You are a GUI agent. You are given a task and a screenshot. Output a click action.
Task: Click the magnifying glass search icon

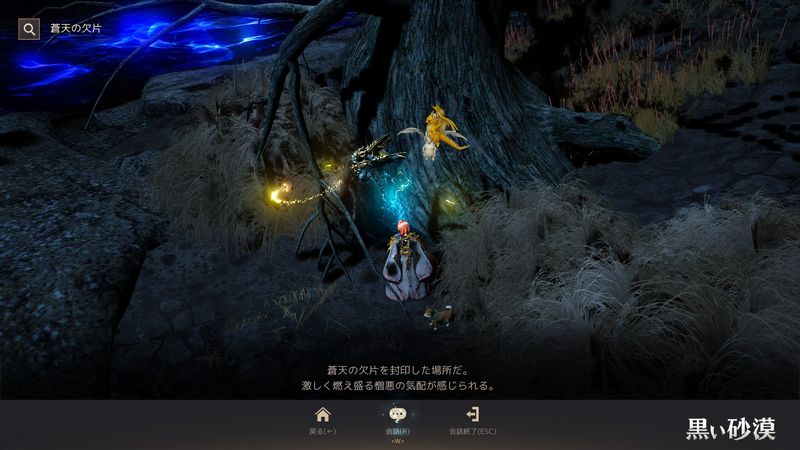pyautogui.click(x=29, y=29)
